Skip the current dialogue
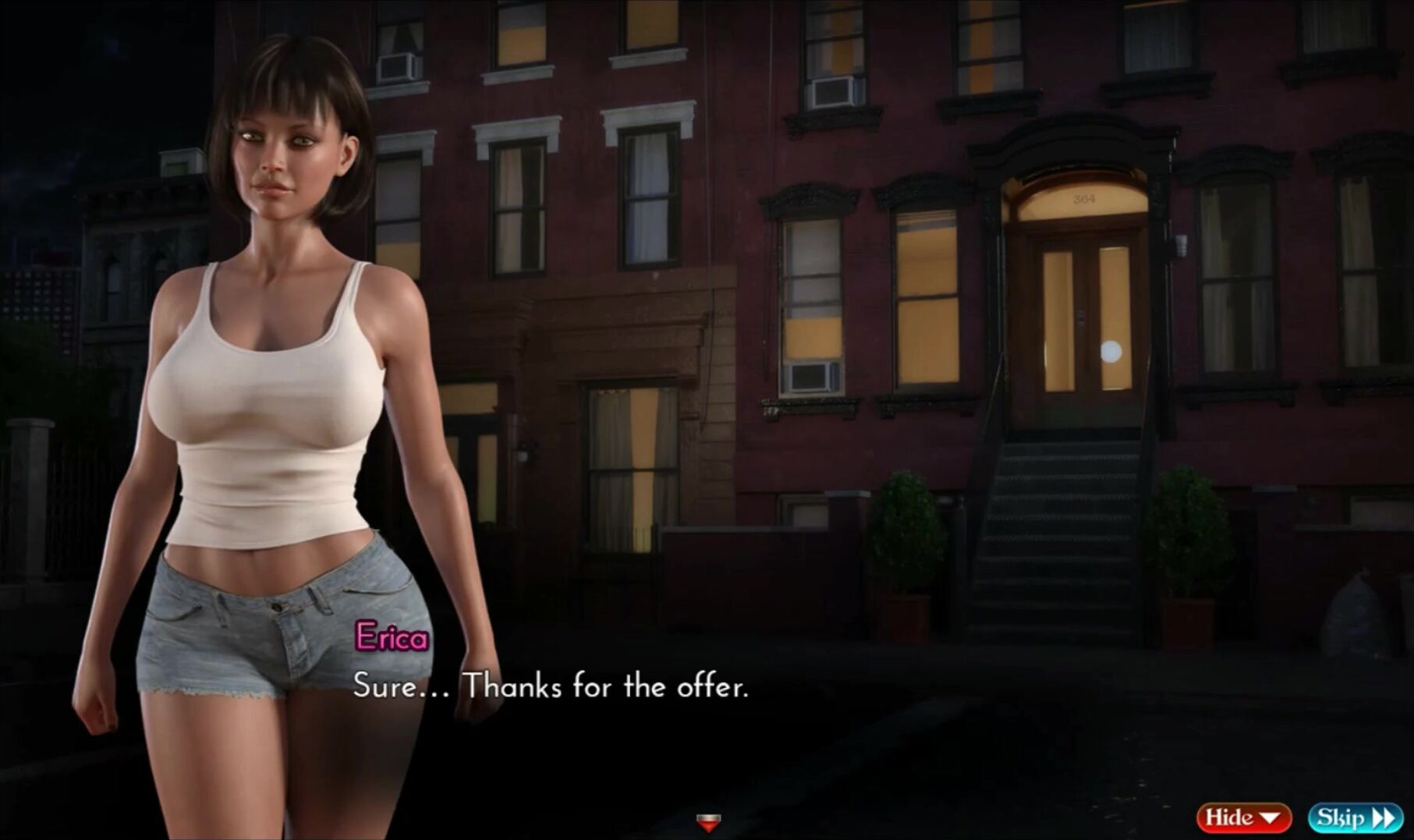Image resolution: width=1414 pixels, height=840 pixels. (1355, 817)
